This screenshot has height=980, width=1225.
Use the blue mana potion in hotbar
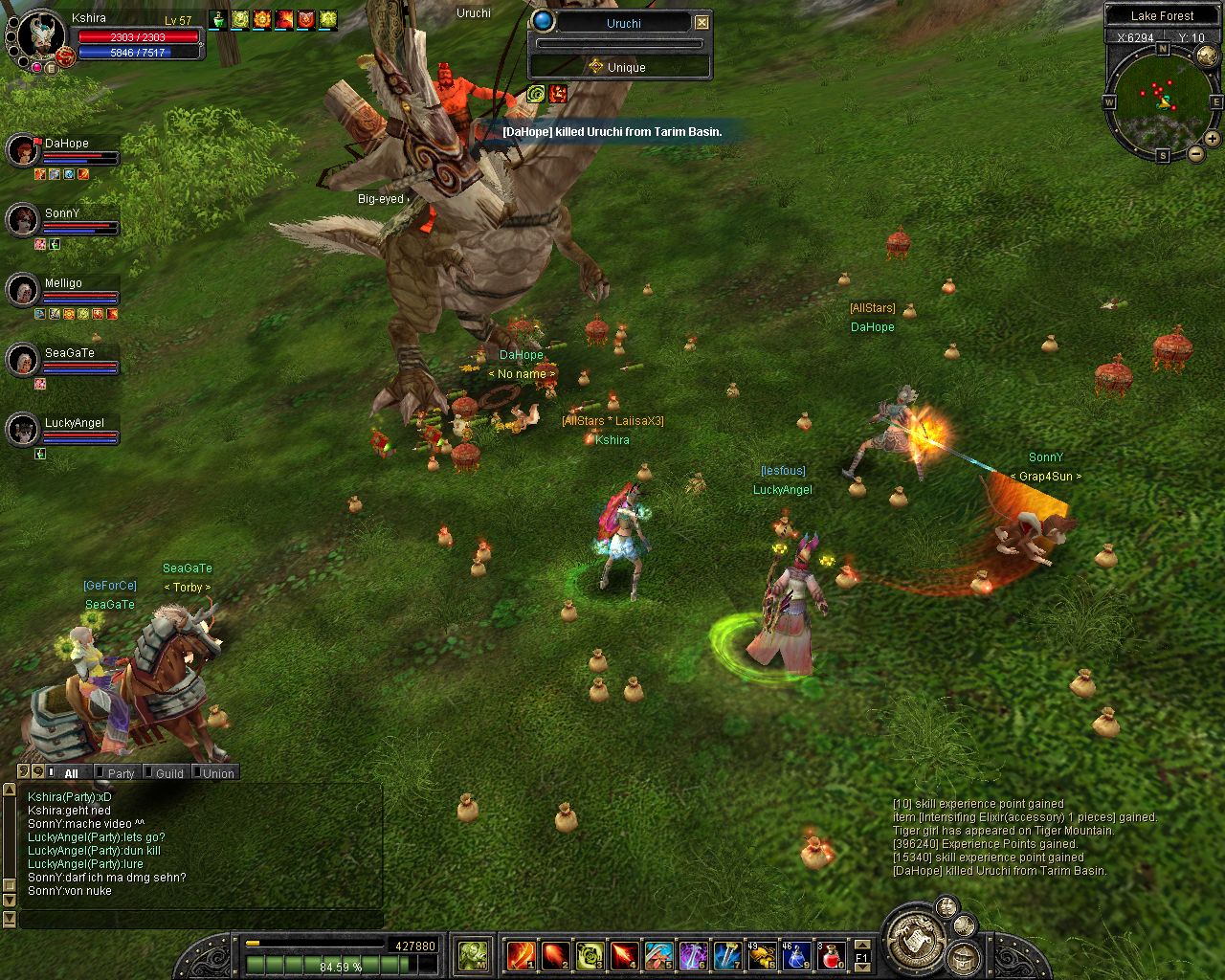pyautogui.click(x=796, y=955)
